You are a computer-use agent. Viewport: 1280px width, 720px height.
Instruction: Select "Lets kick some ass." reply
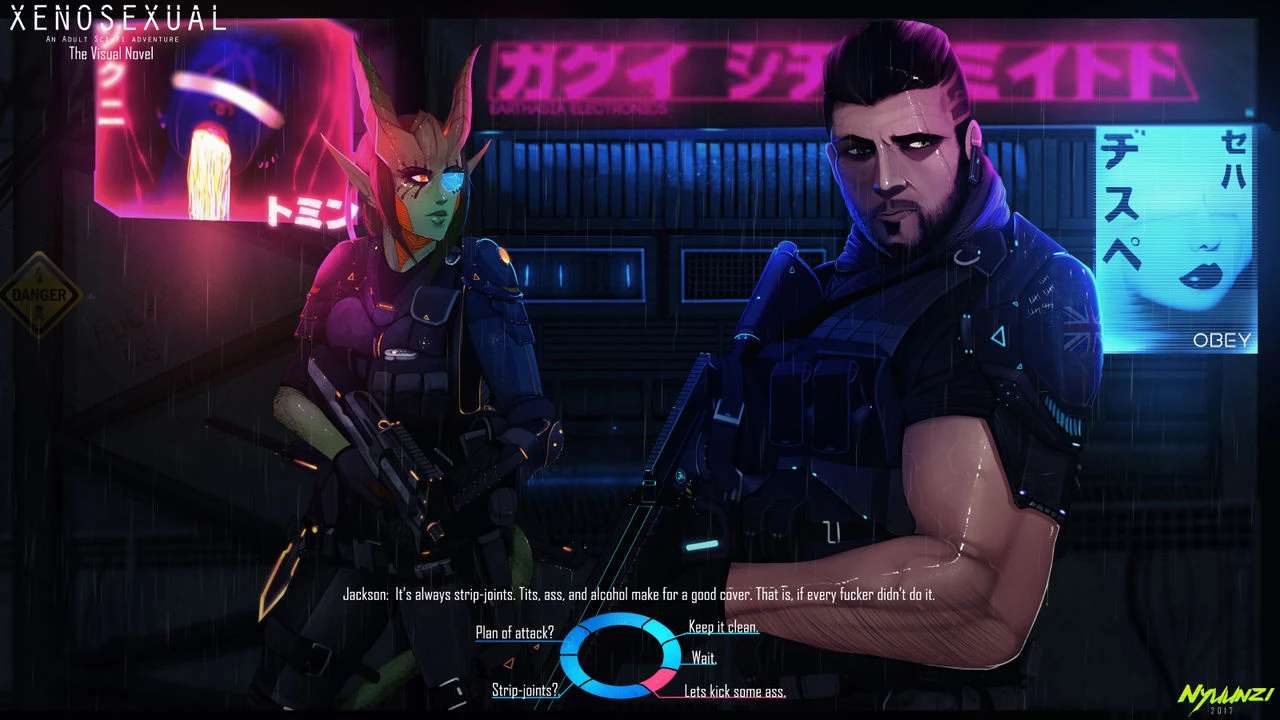(734, 691)
